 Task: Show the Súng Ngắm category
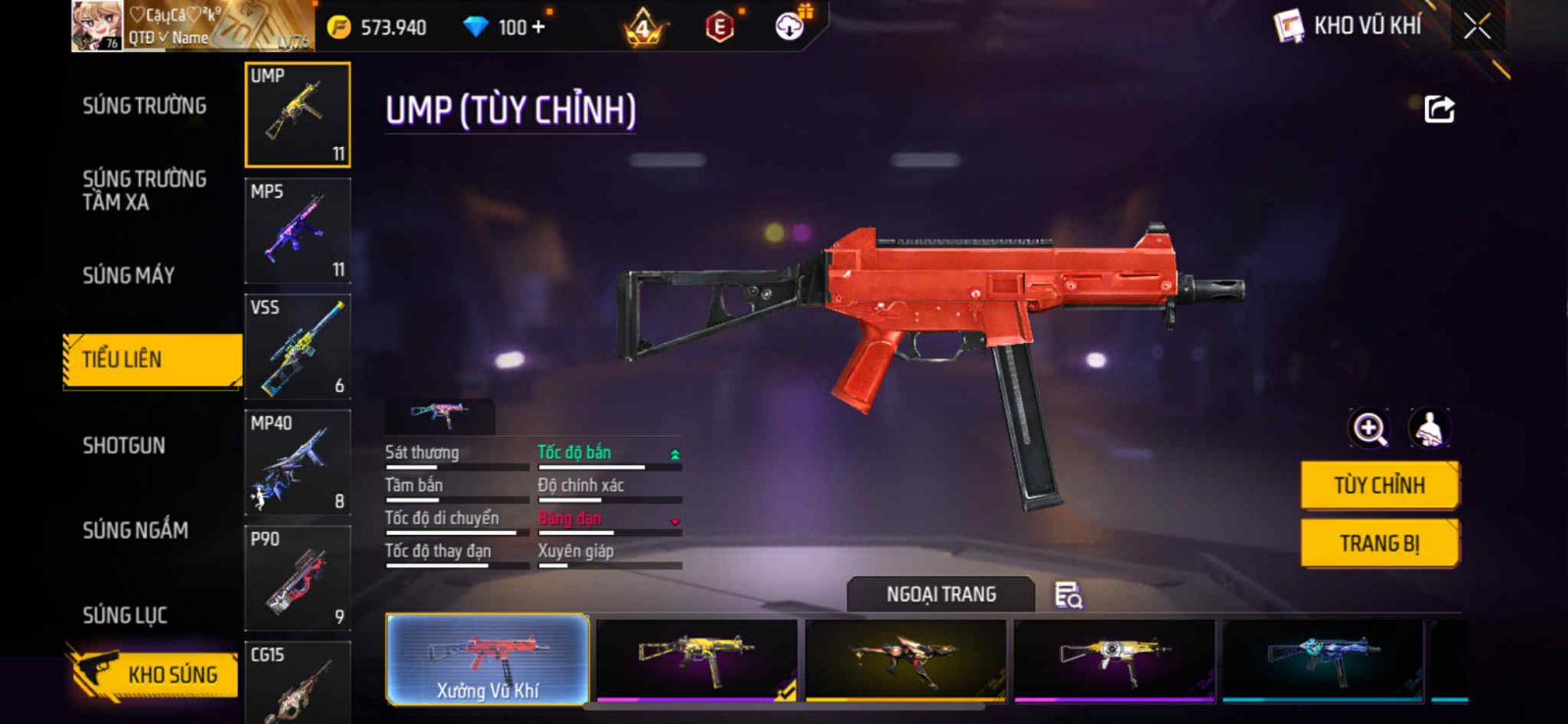point(135,530)
